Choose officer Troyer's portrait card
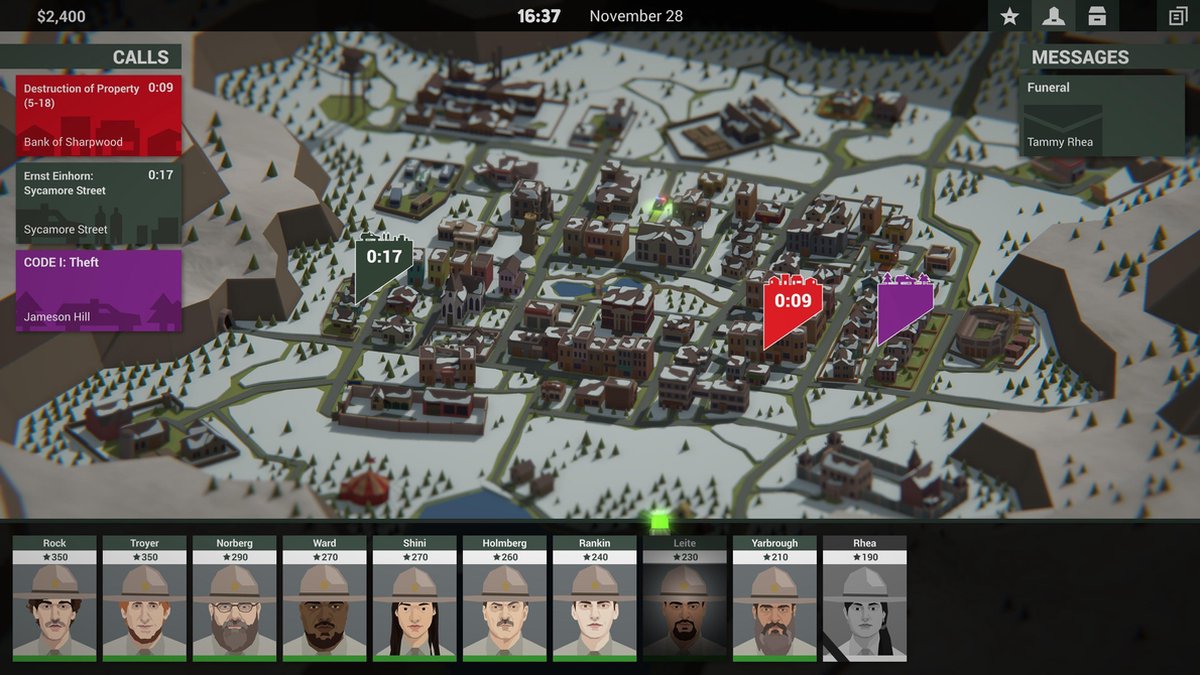 click(145, 598)
